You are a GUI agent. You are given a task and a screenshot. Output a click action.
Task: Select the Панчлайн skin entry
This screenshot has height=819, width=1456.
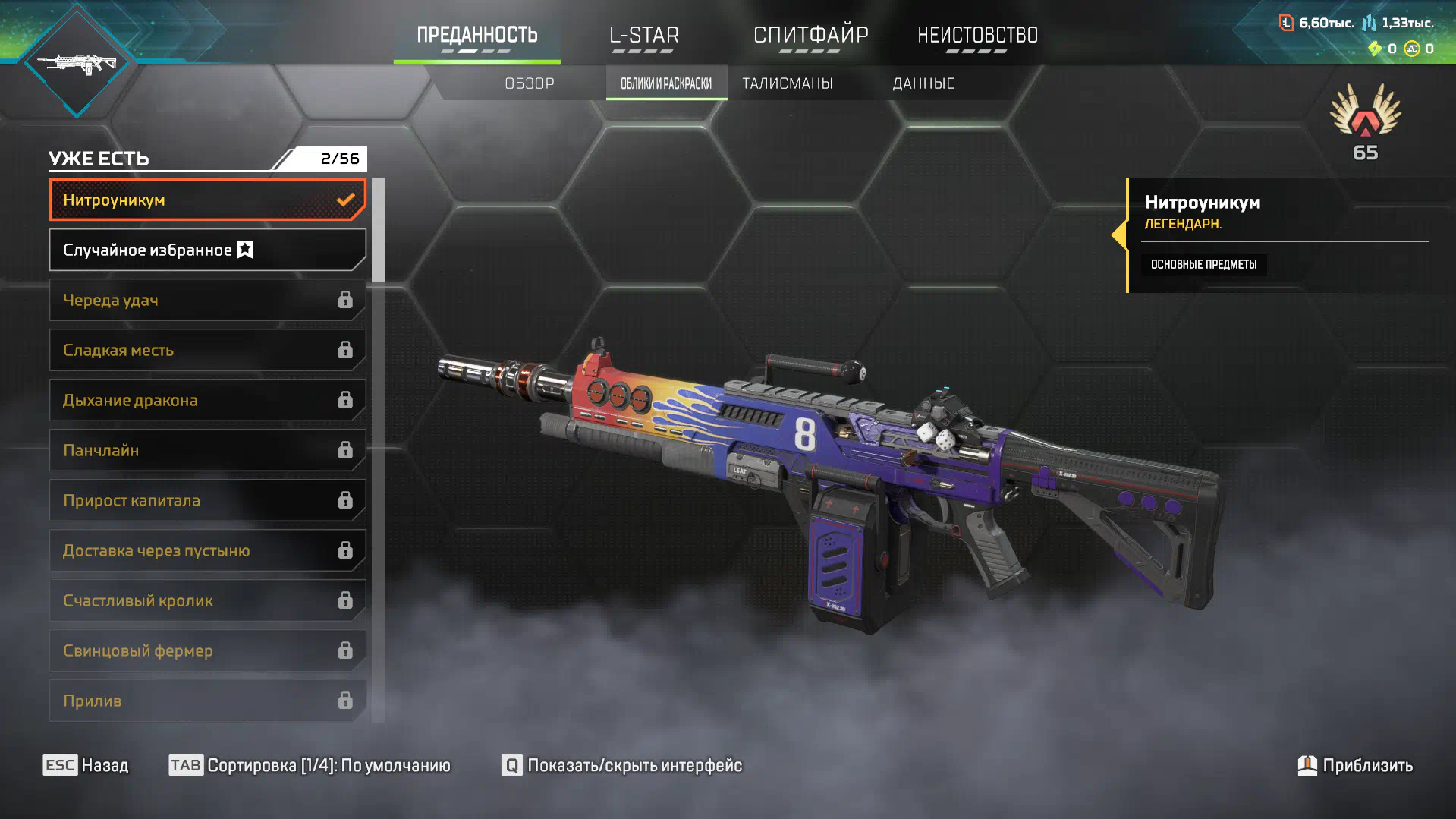[x=207, y=451]
